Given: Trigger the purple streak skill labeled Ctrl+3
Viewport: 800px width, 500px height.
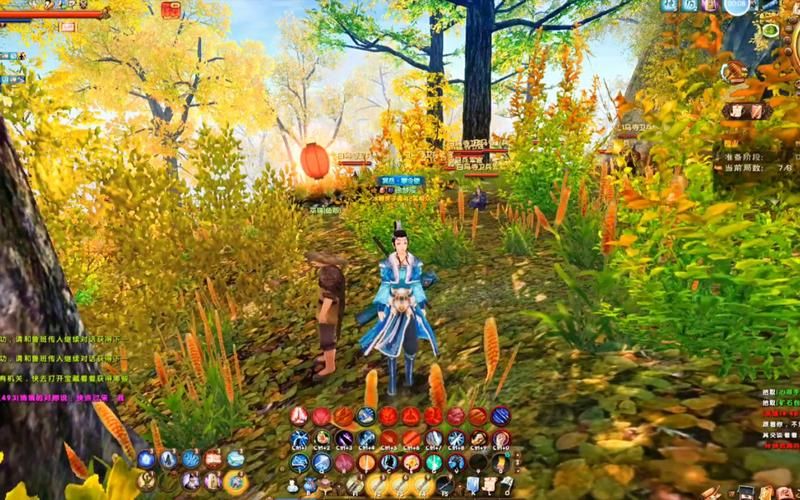Looking at the screenshot, I should pyautogui.click(x=344, y=439).
